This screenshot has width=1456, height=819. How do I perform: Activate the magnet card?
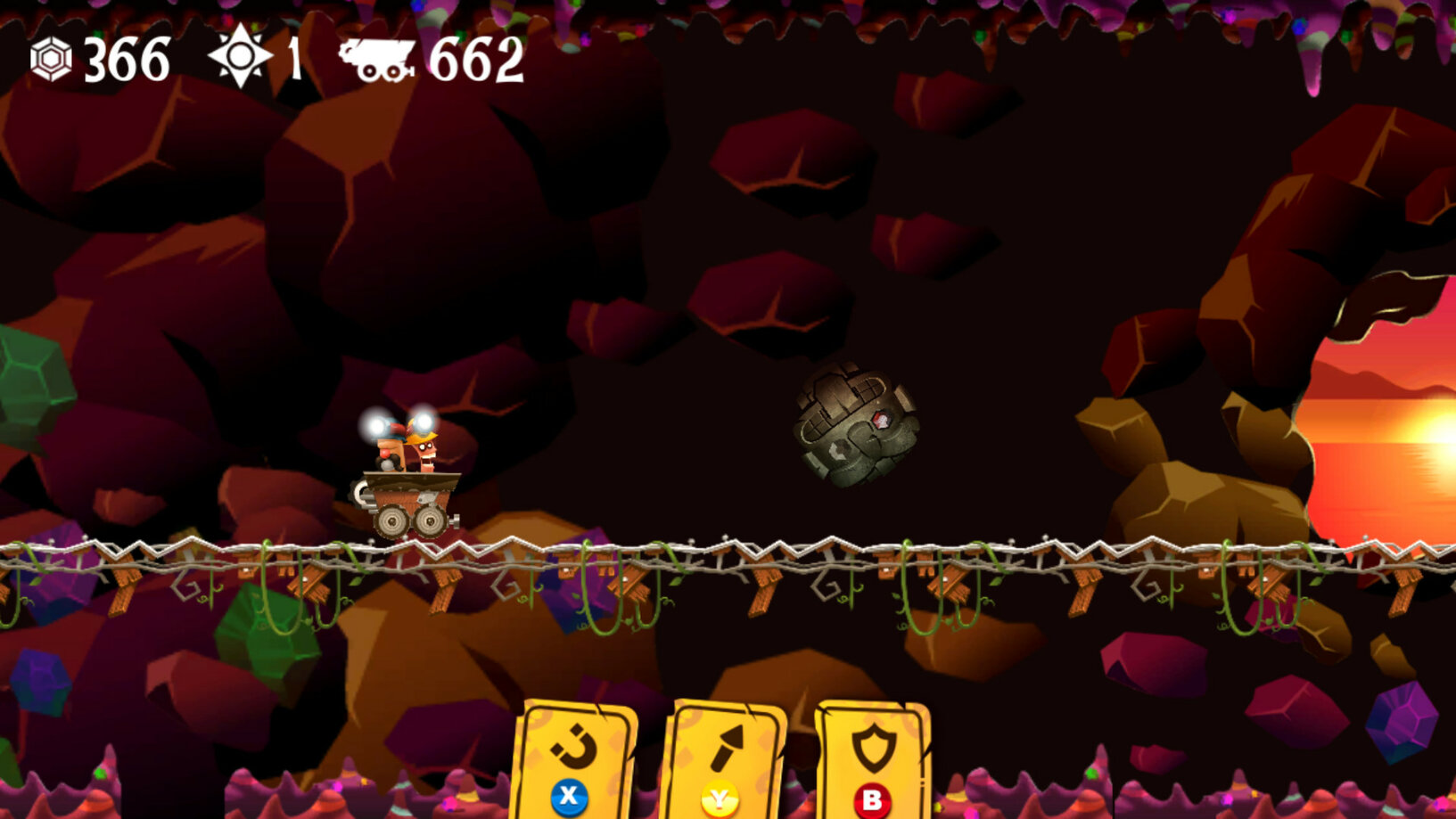574,758
